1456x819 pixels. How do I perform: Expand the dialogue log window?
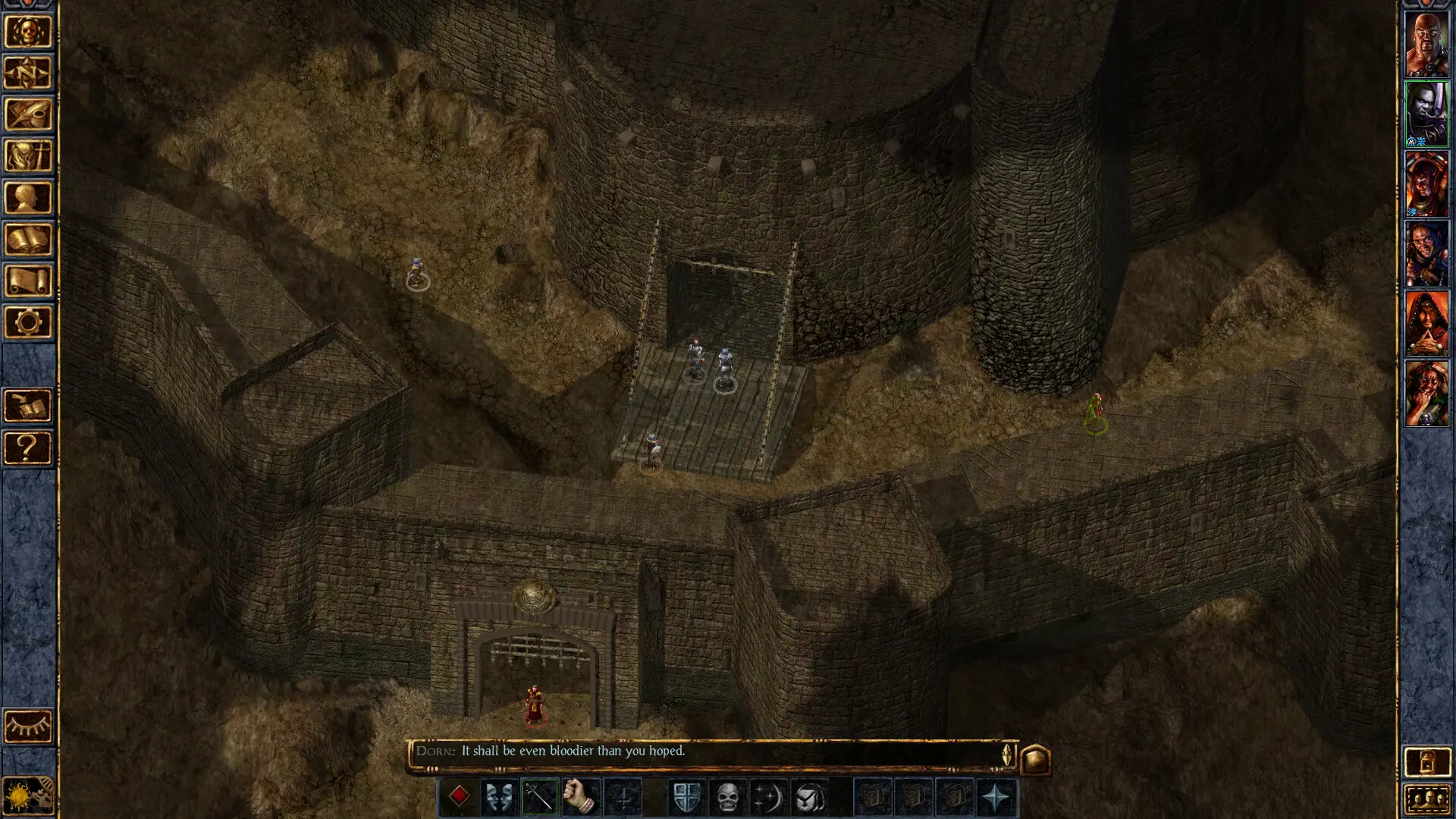pyautogui.click(x=1036, y=759)
